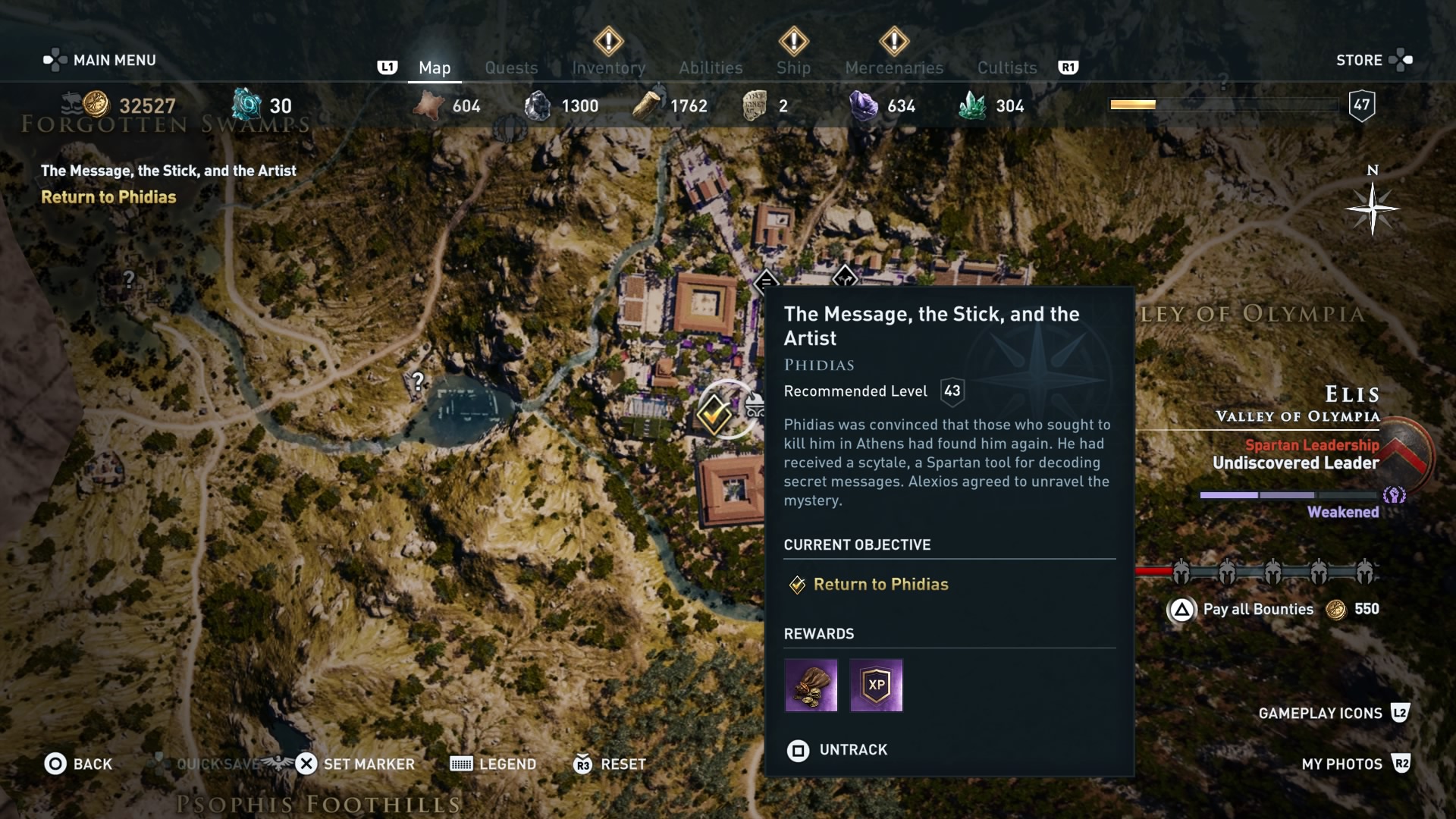Open the Quests screen
Image resolution: width=1456 pixels, height=819 pixels.
click(511, 67)
